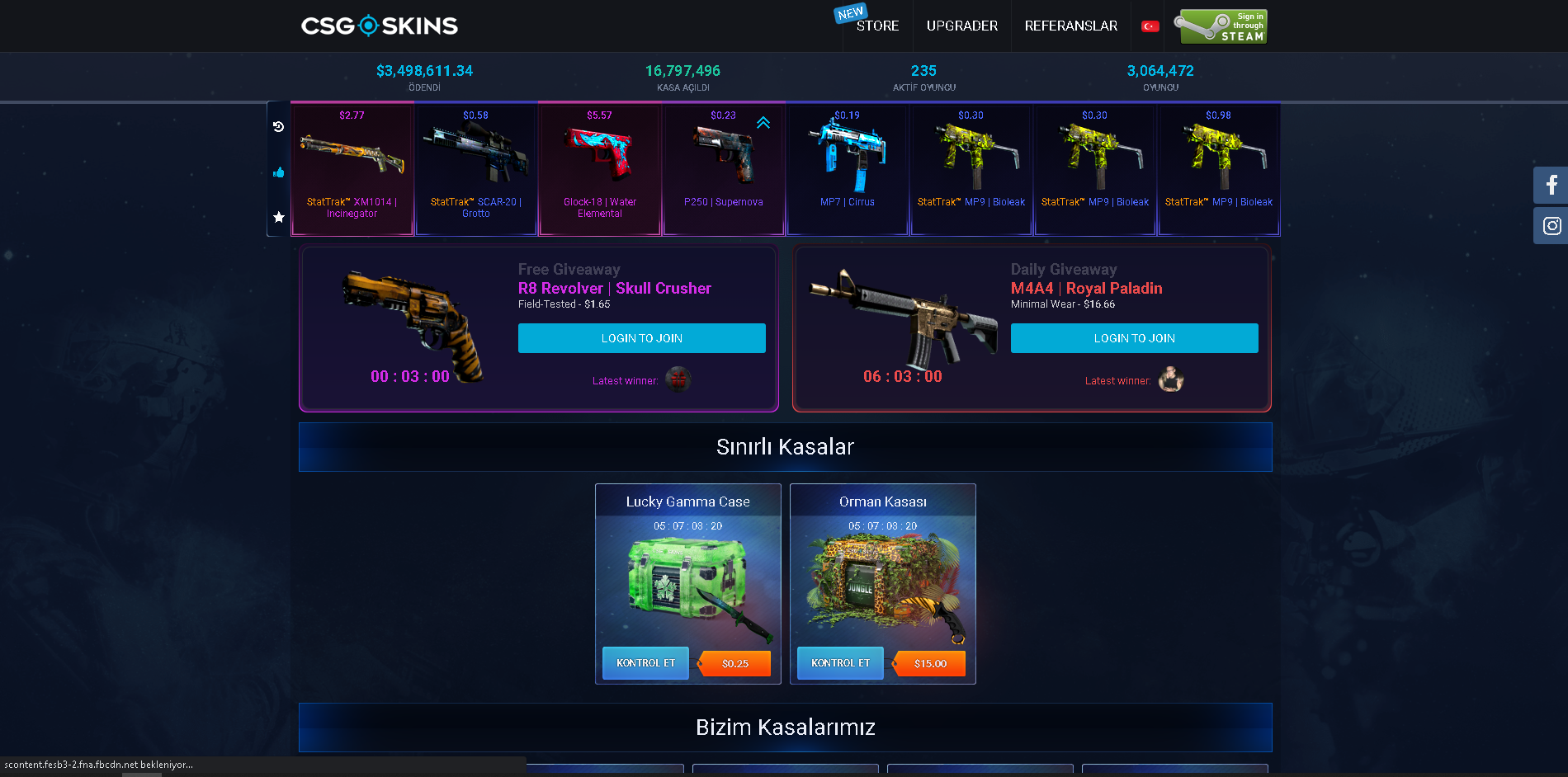
Task: Check the Orman Kasası case
Action: click(840, 663)
